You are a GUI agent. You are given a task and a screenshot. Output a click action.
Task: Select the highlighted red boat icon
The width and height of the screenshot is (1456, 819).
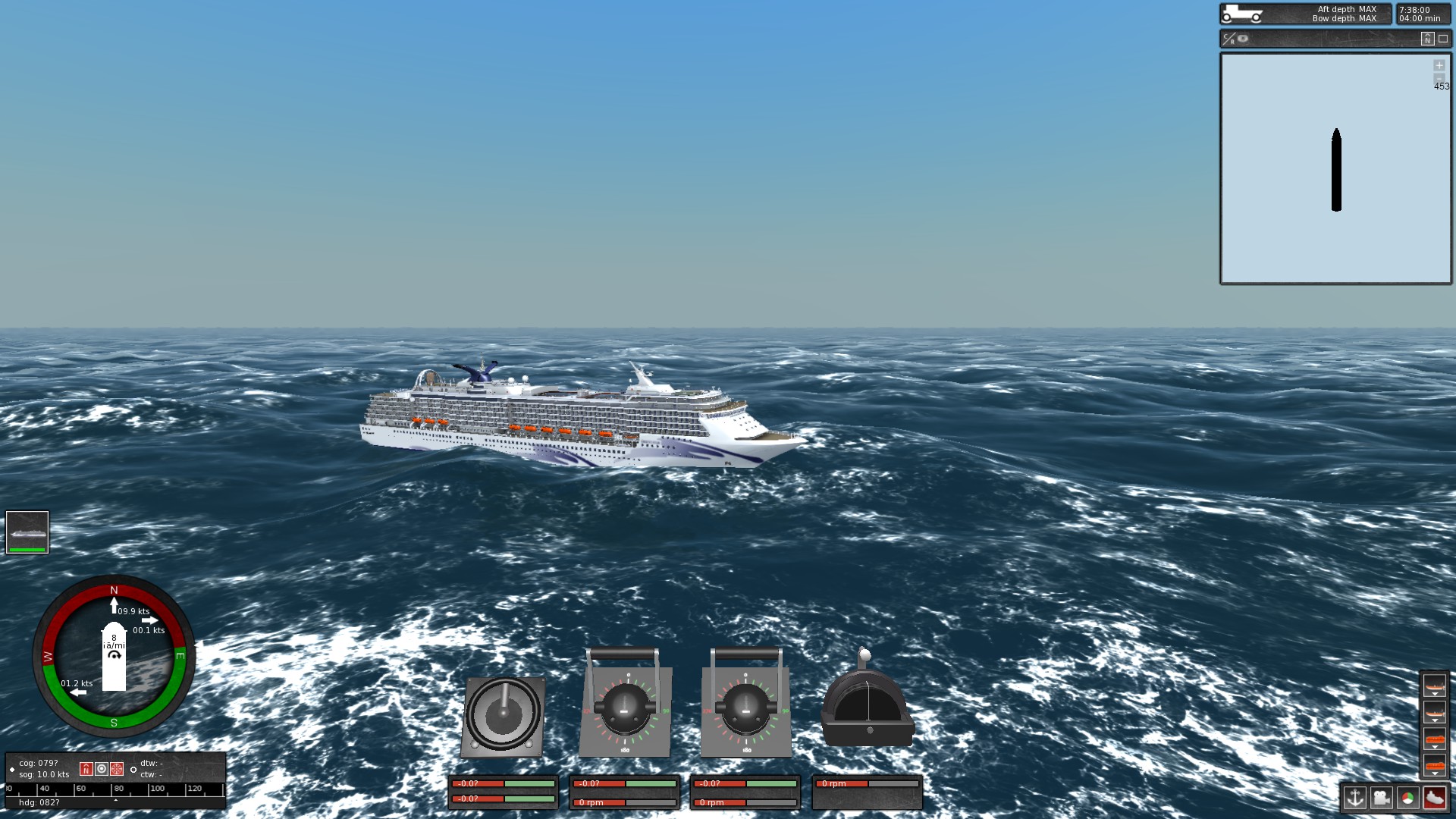pyautogui.click(x=1433, y=799)
